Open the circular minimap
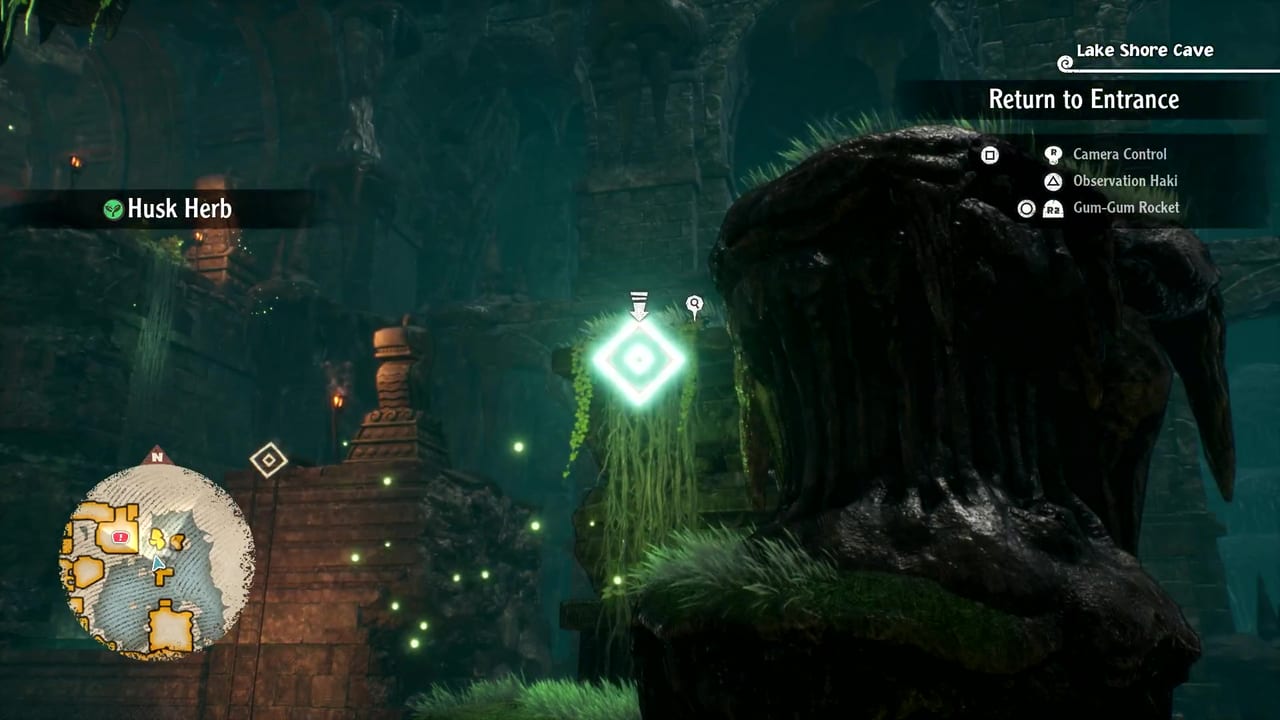 [x=157, y=561]
